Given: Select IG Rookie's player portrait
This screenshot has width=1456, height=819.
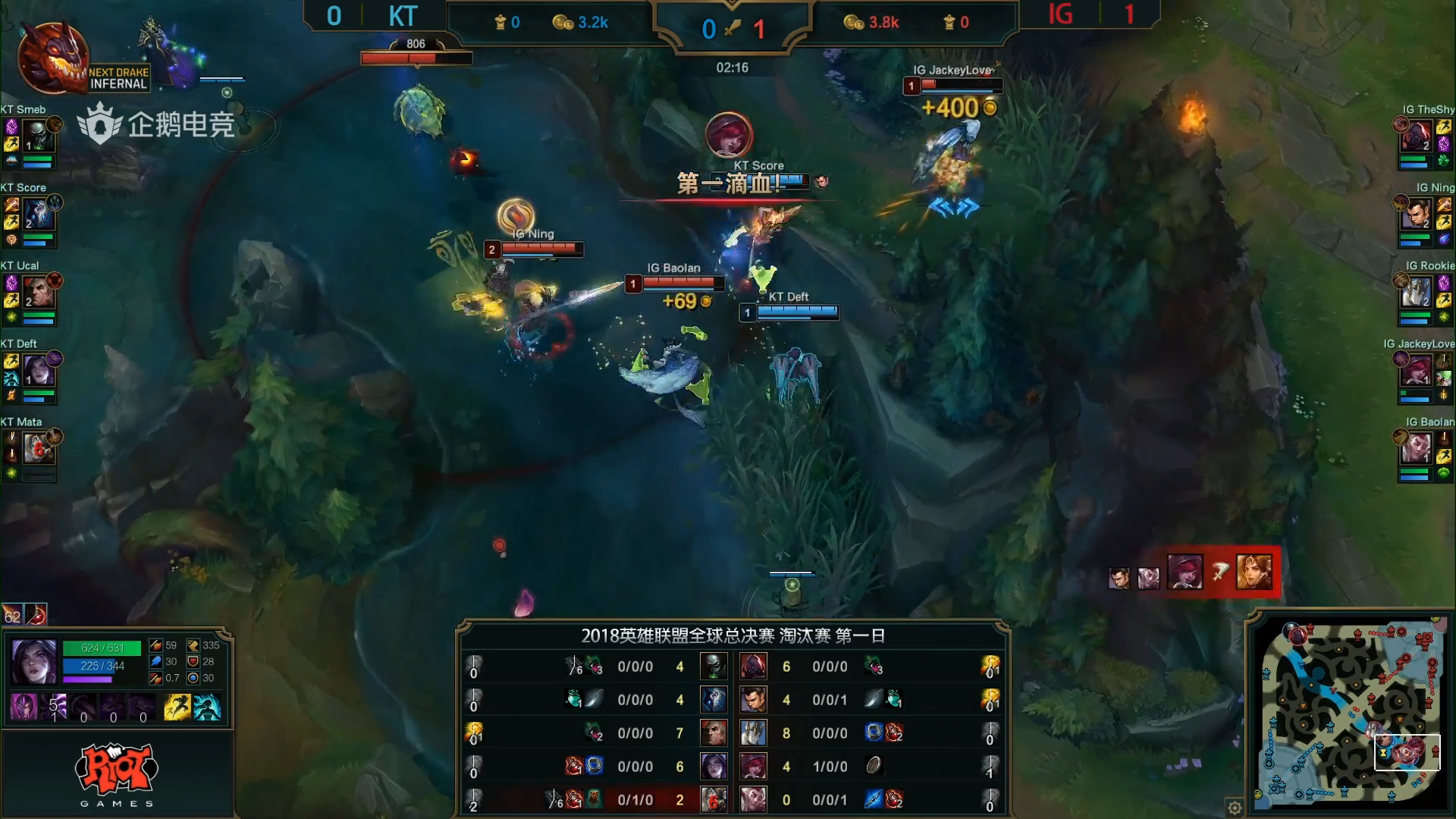Looking at the screenshot, I should pos(1415,293).
